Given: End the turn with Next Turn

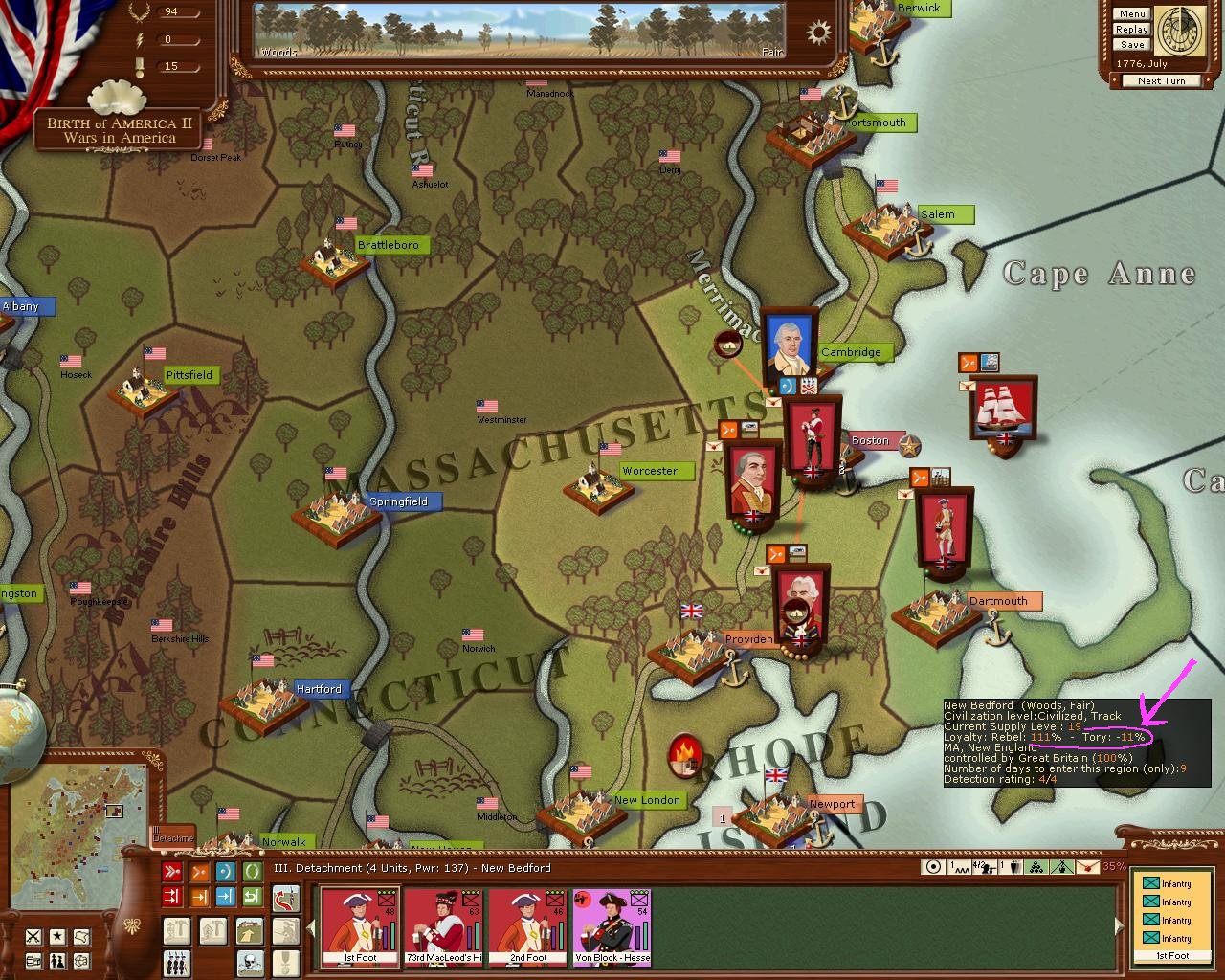Looking at the screenshot, I should (x=1161, y=81).
